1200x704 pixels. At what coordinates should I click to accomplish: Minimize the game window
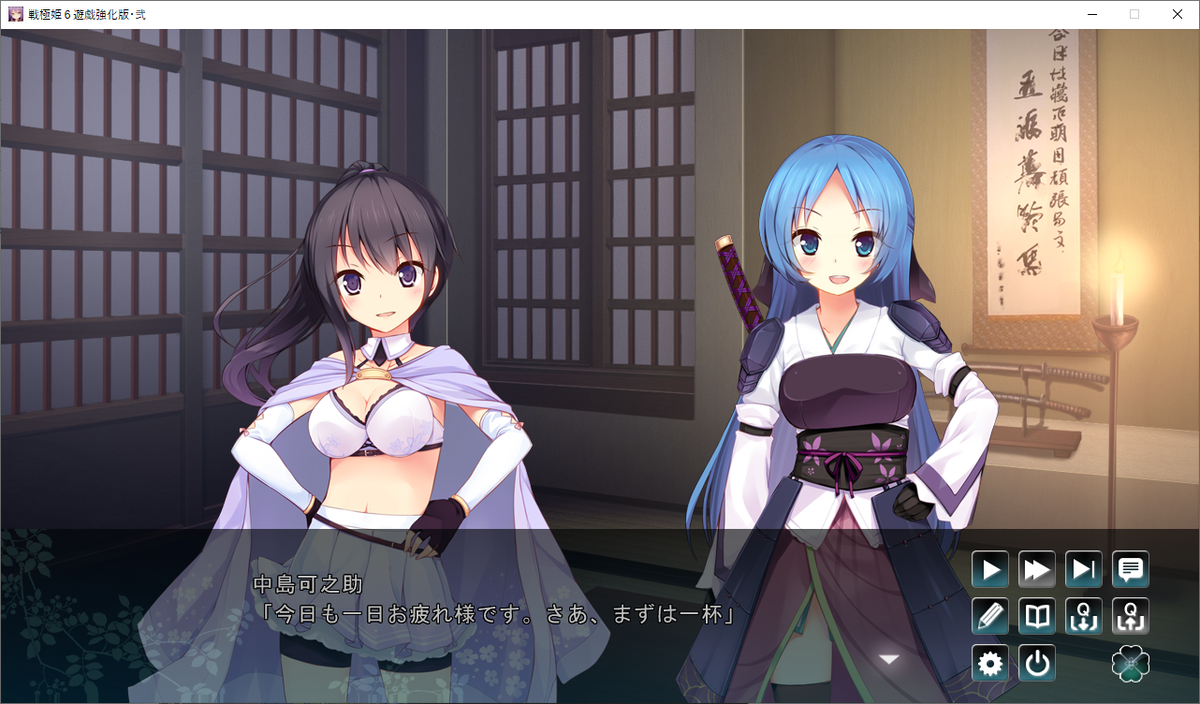[1090, 14]
